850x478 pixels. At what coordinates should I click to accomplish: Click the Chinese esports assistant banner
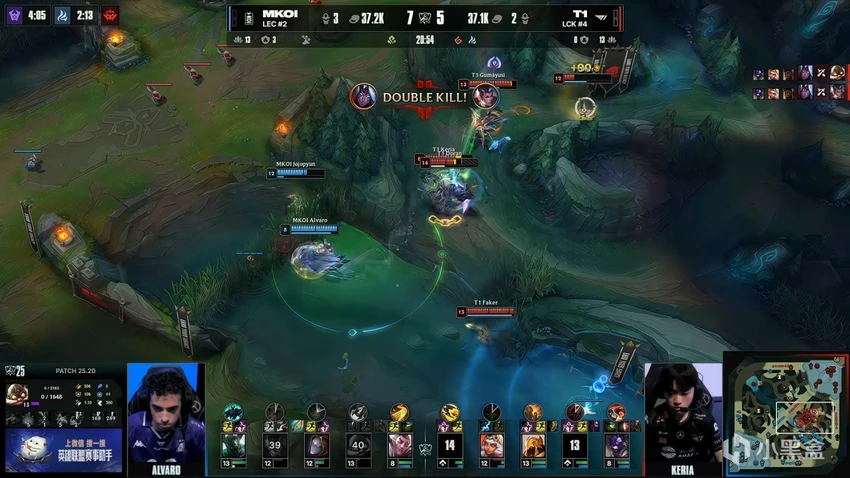64,450
